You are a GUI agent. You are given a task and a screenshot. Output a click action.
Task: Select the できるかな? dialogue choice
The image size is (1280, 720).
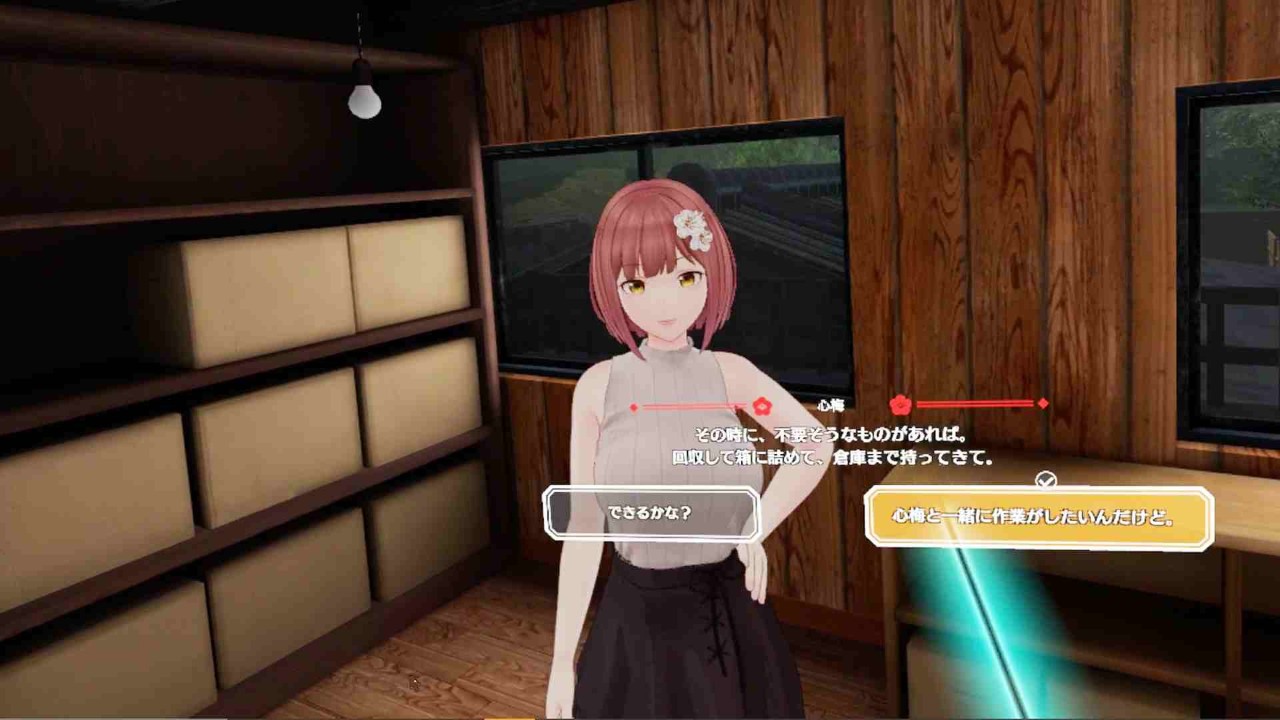(652, 512)
